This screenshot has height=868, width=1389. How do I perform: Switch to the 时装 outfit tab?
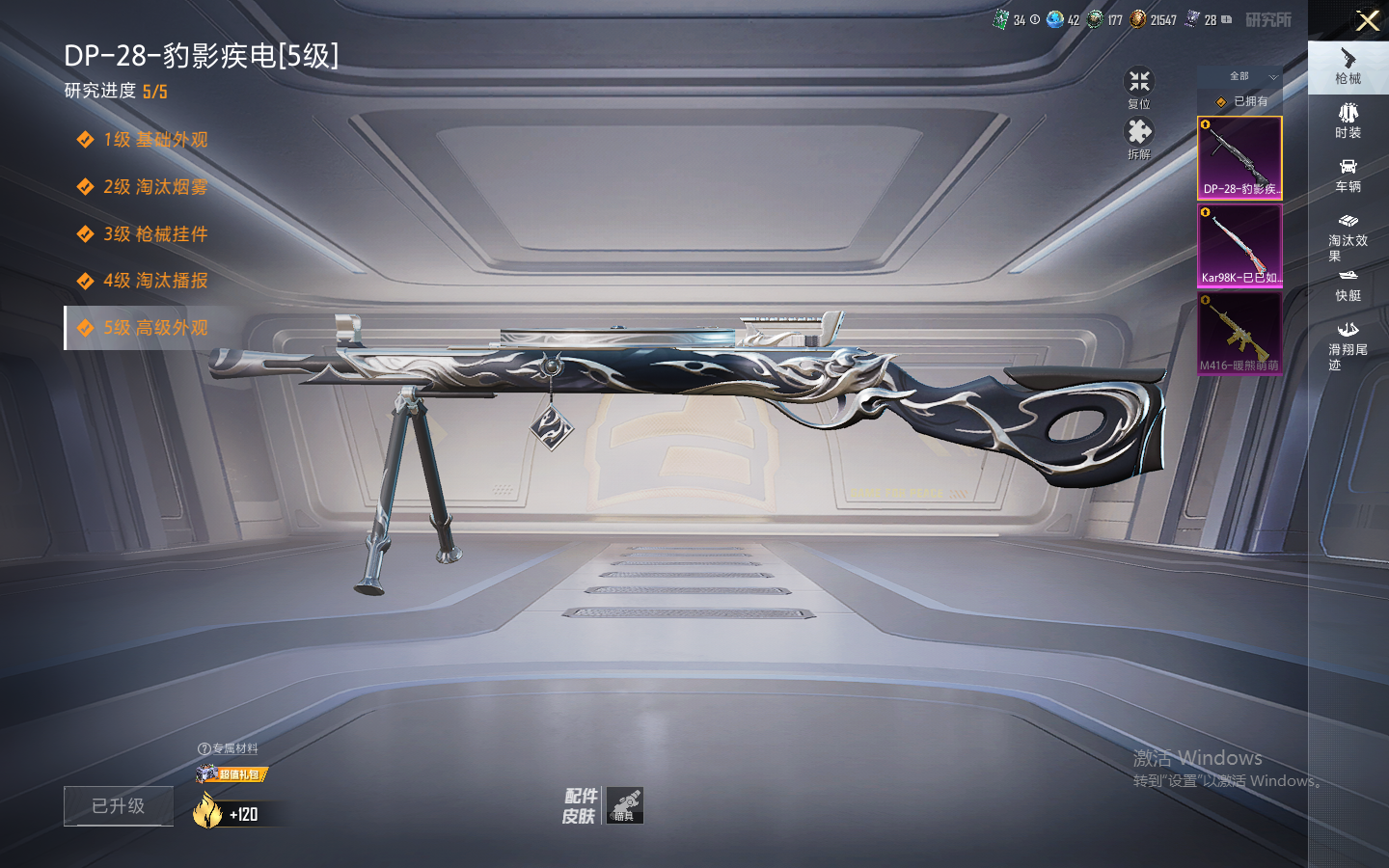(1348, 121)
